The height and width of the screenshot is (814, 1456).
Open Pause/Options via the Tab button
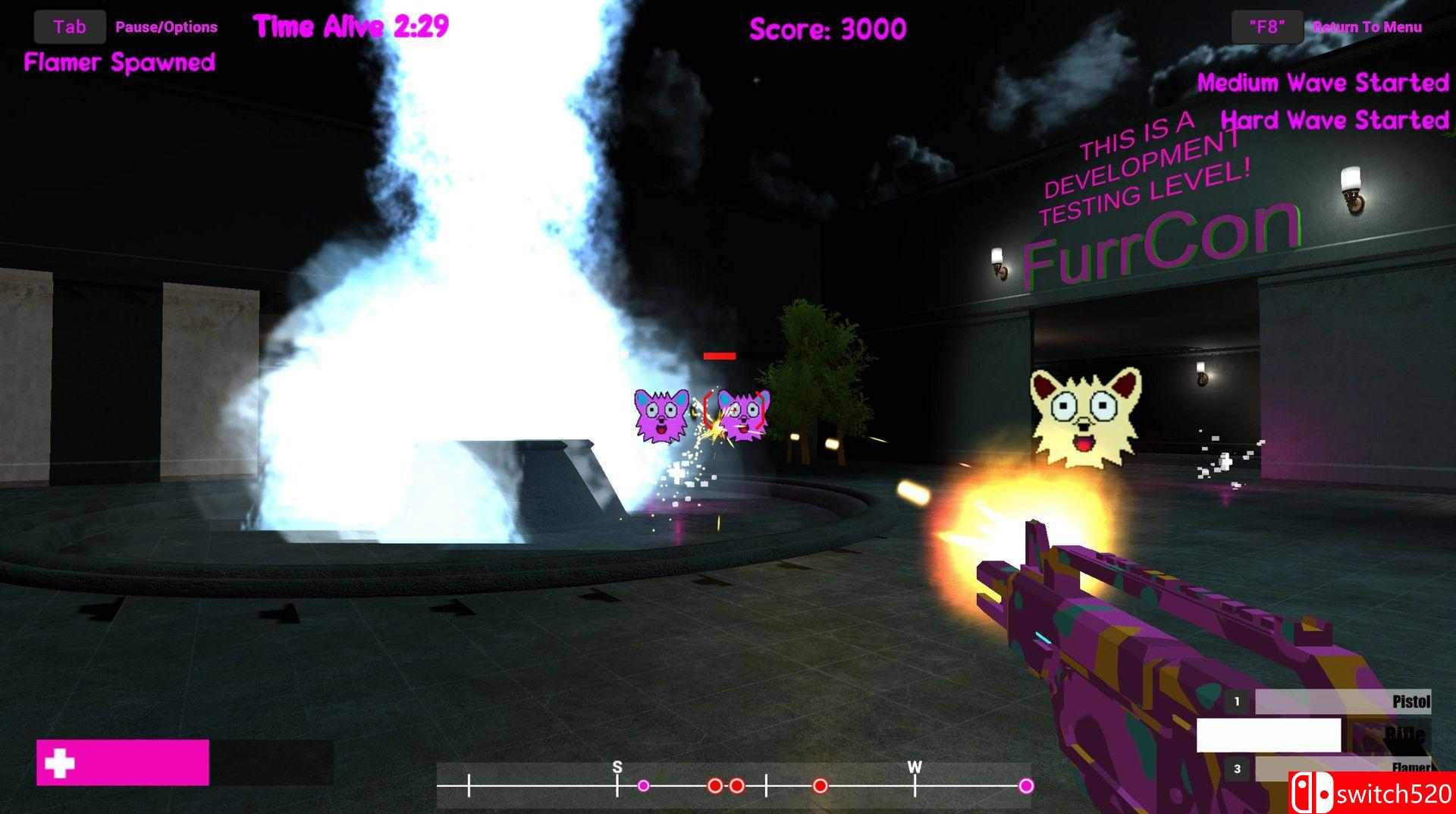[70, 26]
